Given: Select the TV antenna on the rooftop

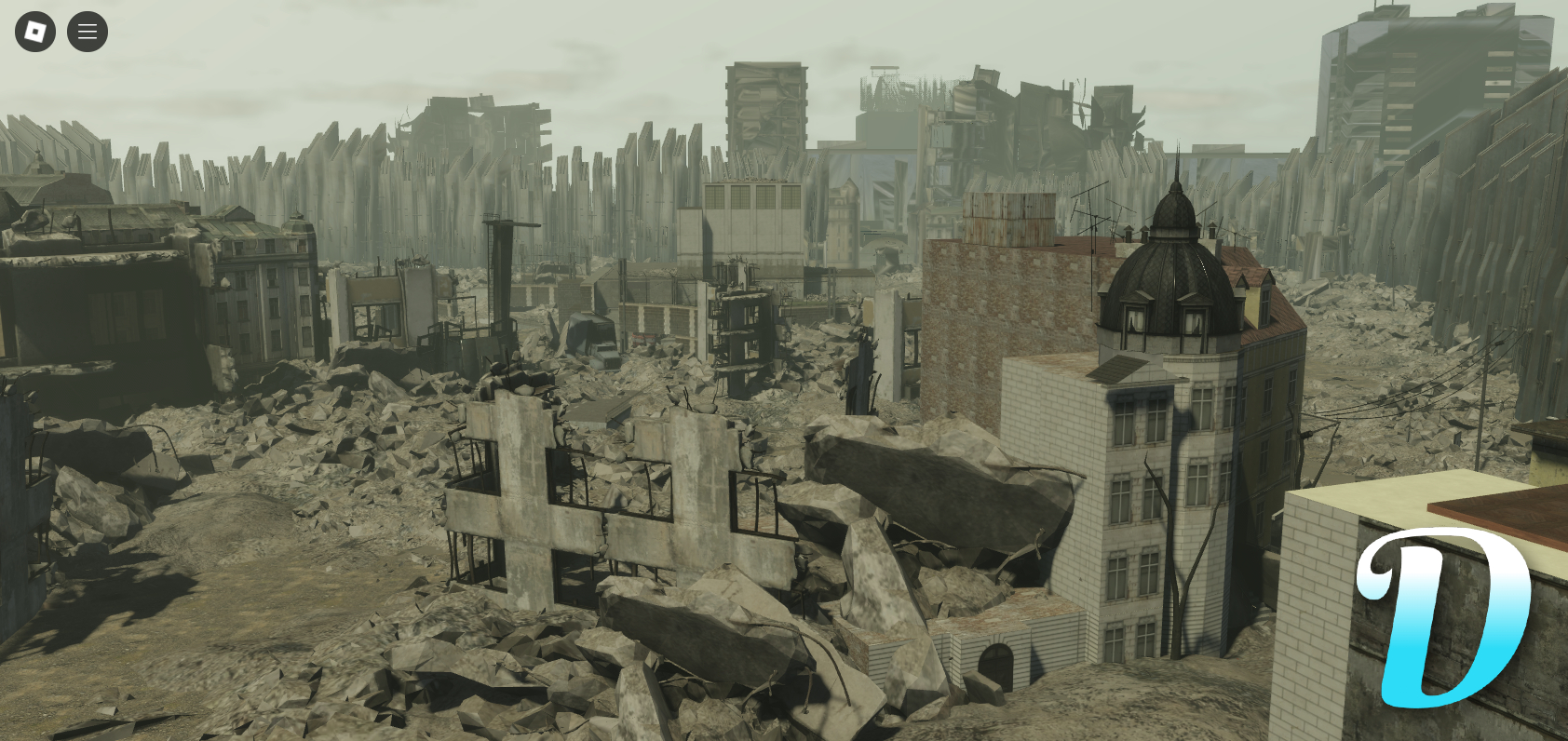Looking at the screenshot, I should point(1094,214).
